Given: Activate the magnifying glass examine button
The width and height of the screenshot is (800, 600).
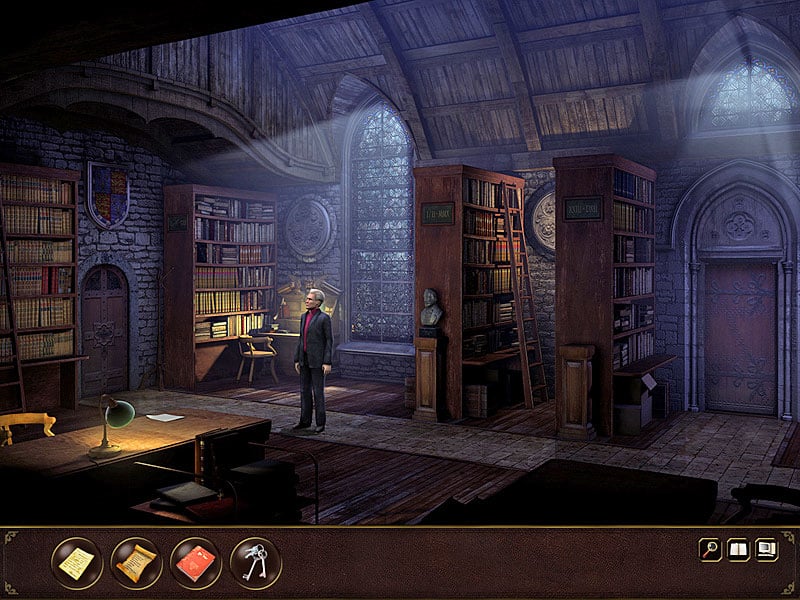Looking at the screenshot, I should pos(710,549).
